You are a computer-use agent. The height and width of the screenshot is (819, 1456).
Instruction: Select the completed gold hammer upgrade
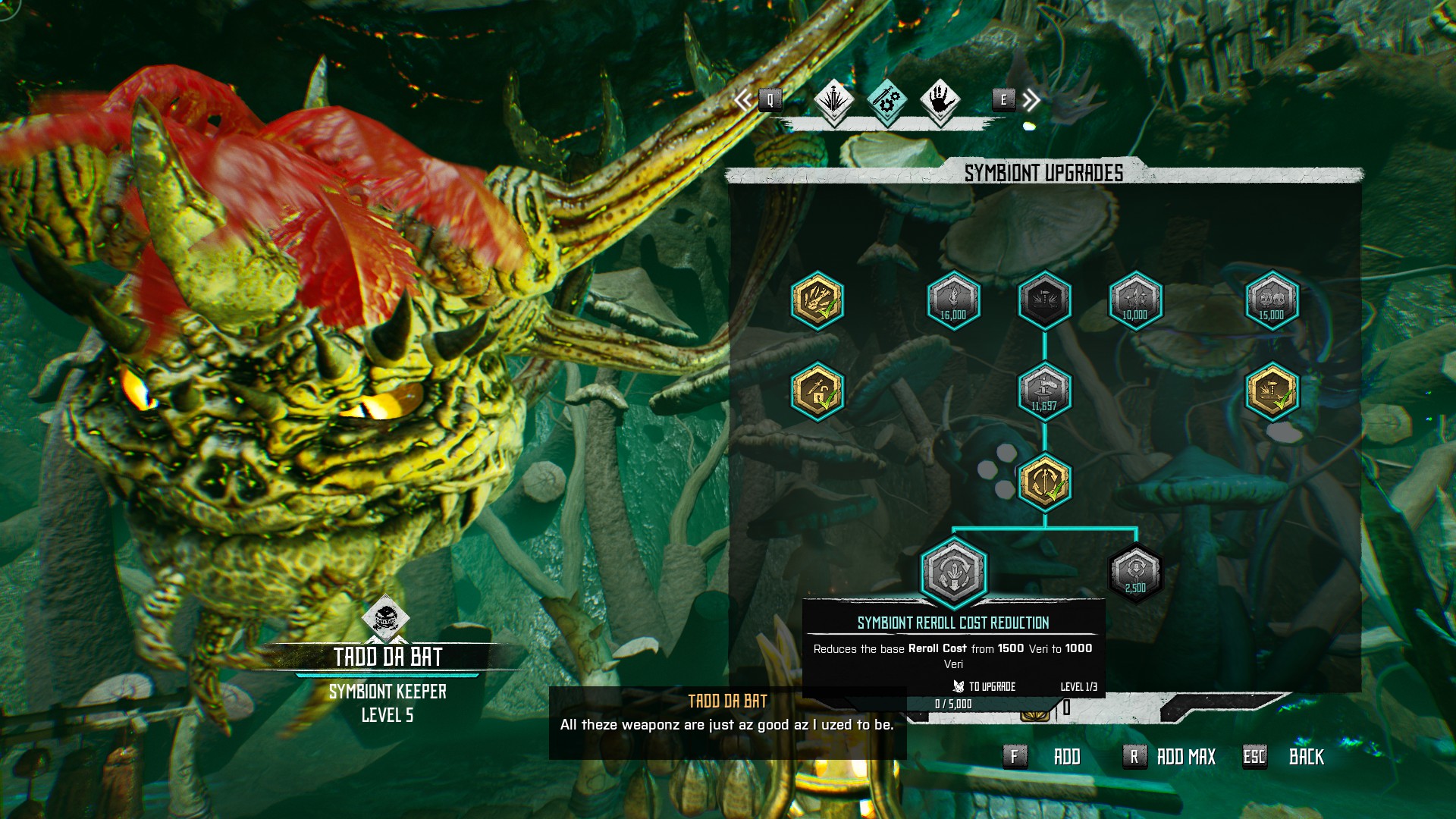[x=1272, y=391]
